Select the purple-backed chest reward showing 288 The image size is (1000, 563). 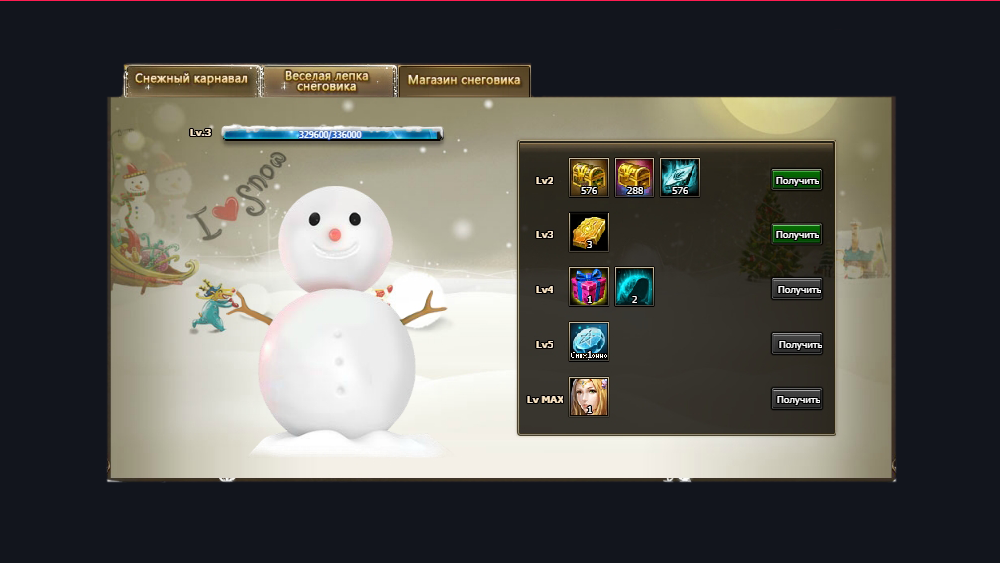(x=634, y=178)
